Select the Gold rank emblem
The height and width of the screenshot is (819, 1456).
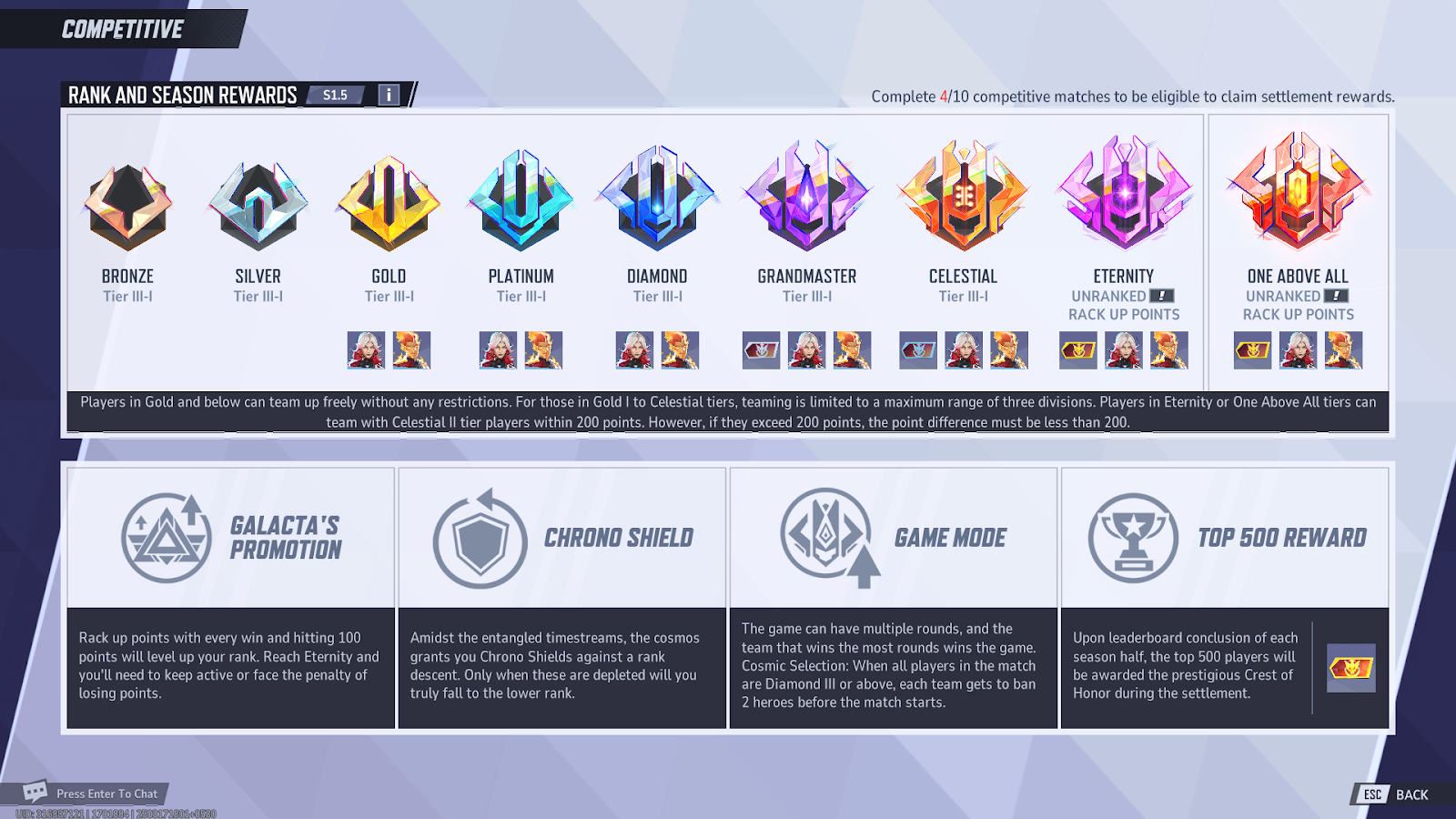[x=389, y=200]
